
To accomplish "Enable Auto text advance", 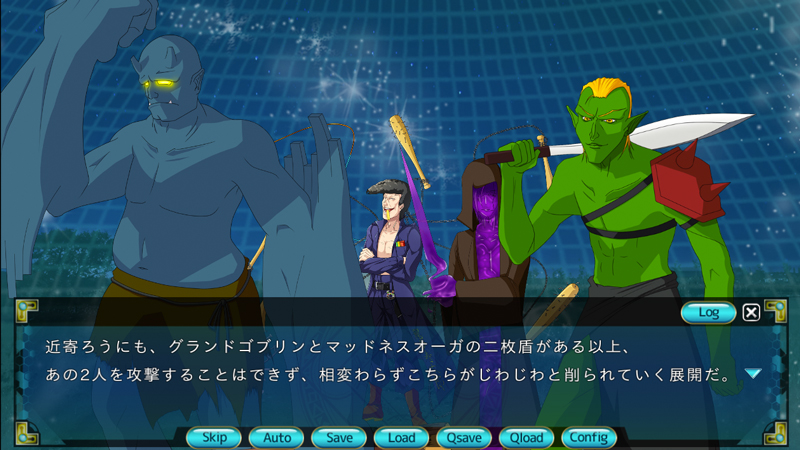I will [x=276, y=437].
